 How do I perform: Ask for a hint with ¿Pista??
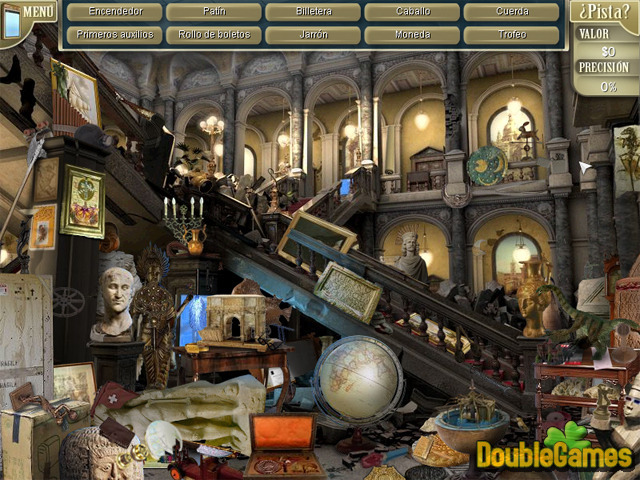(606, 13)
